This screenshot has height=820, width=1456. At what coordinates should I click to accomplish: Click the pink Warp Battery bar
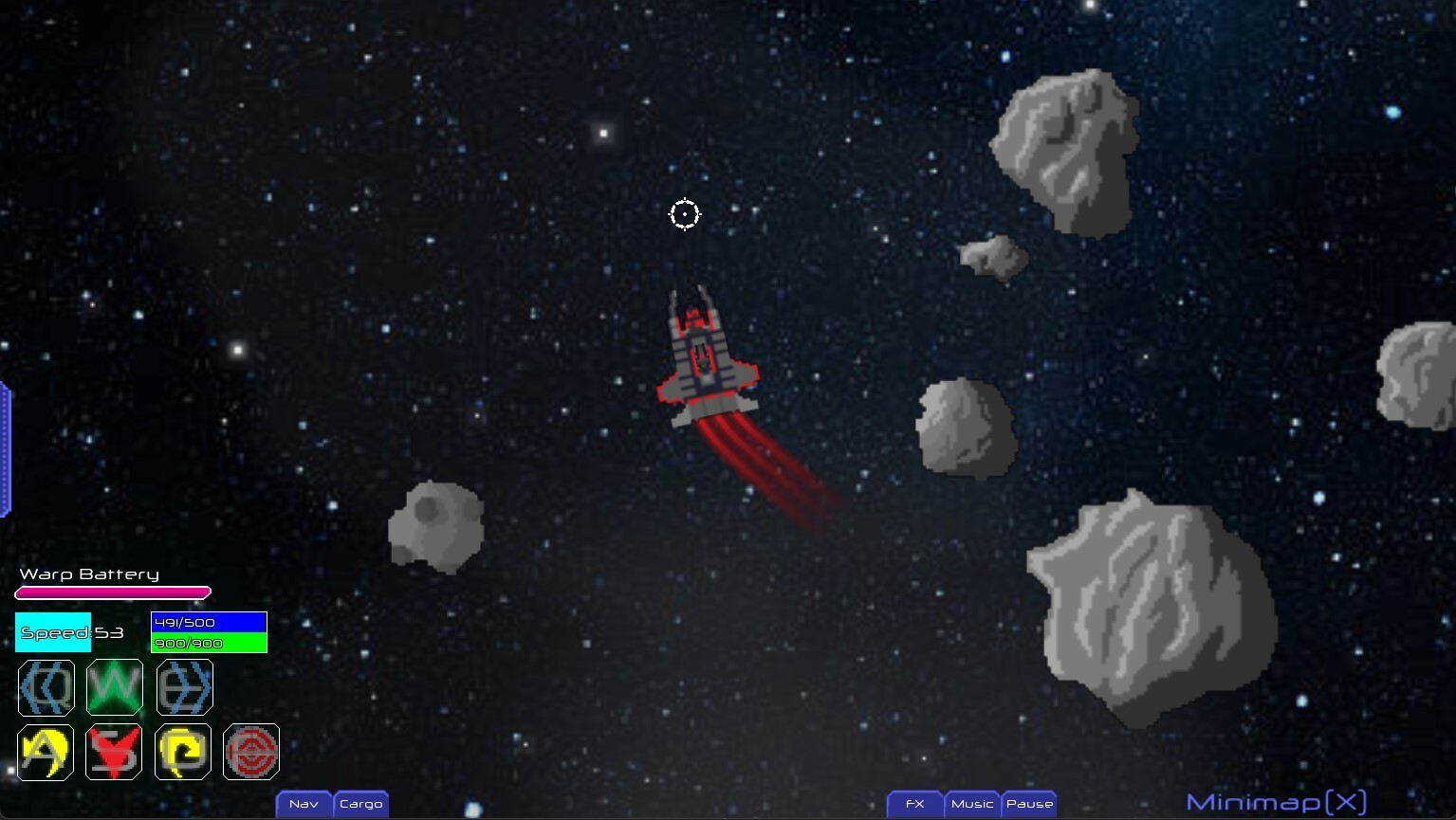click(112, 592)
